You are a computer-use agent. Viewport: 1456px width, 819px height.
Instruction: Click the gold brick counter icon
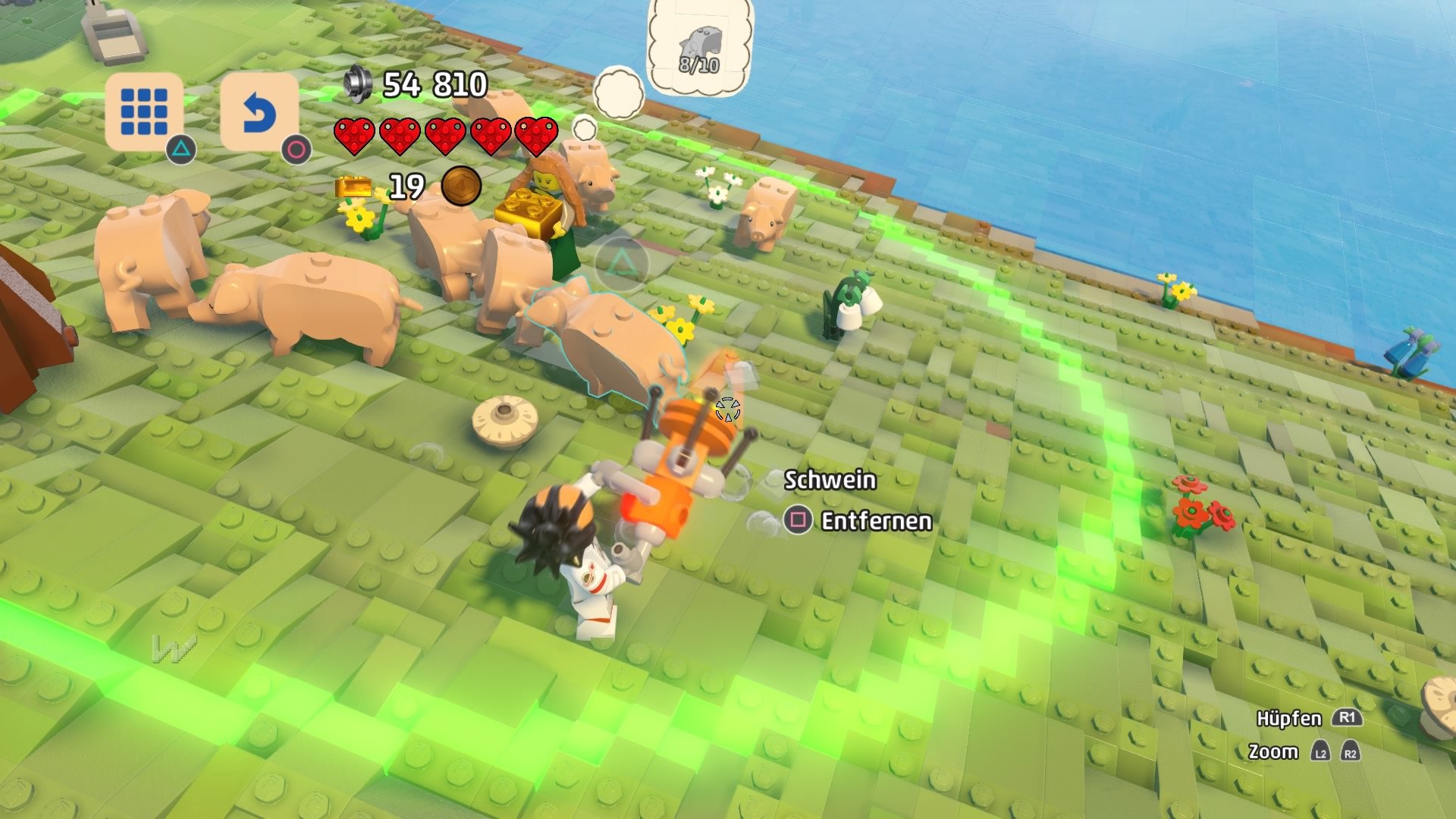click(x=353, y=186)
